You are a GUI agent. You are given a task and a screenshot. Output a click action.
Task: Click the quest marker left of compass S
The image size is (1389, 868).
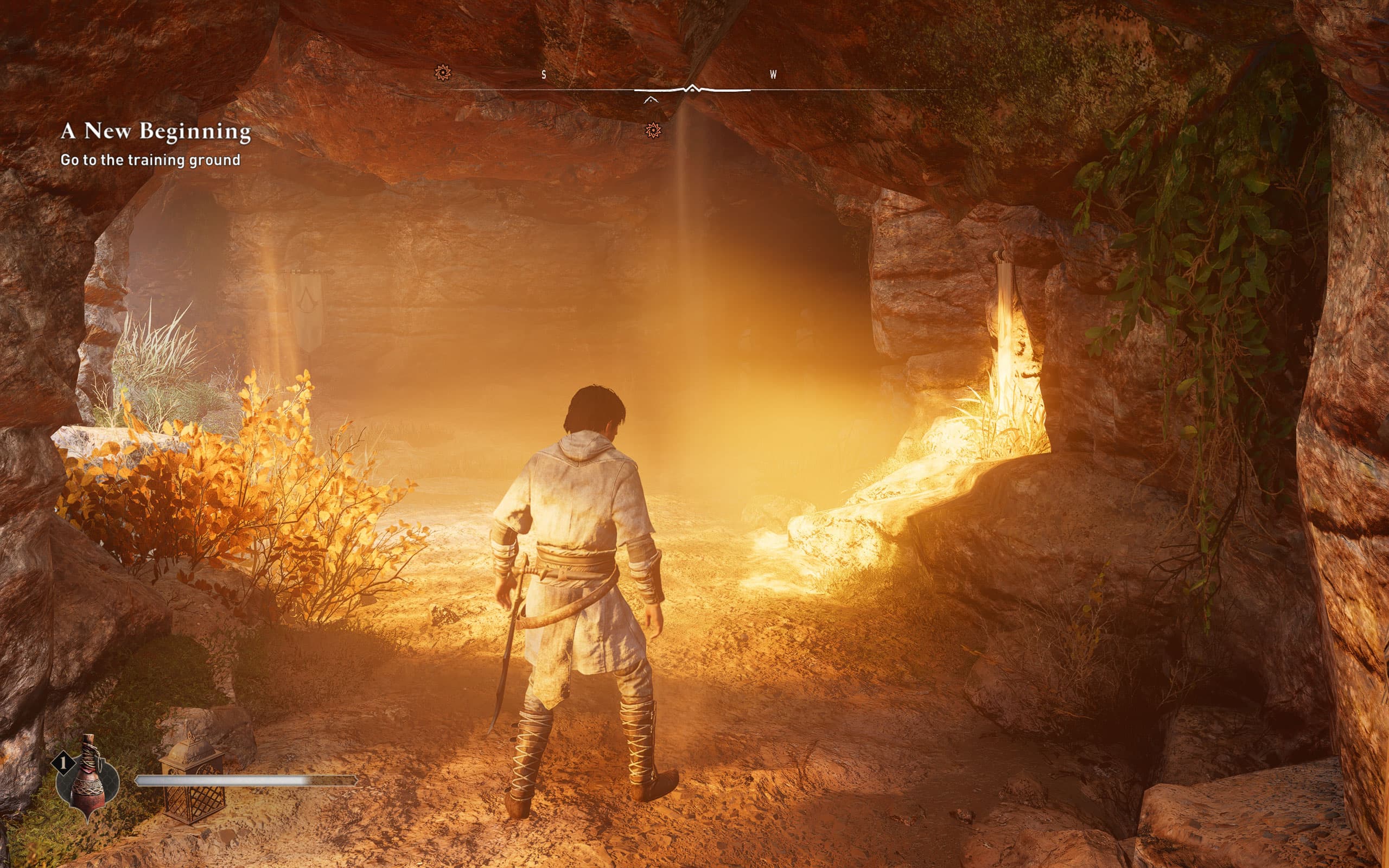(442, 73)
